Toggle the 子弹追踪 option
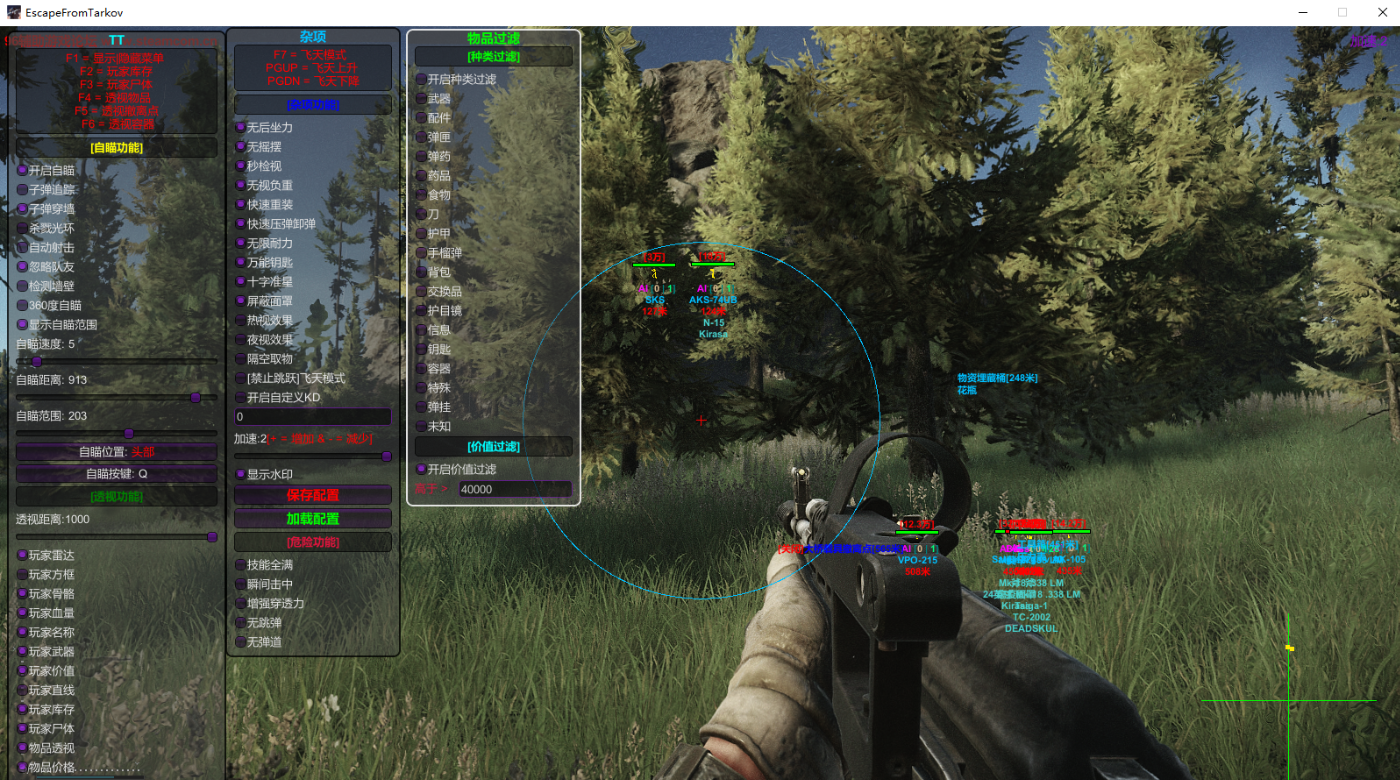The height and width of the screenshot is (780, 1400). pos(22,189)
